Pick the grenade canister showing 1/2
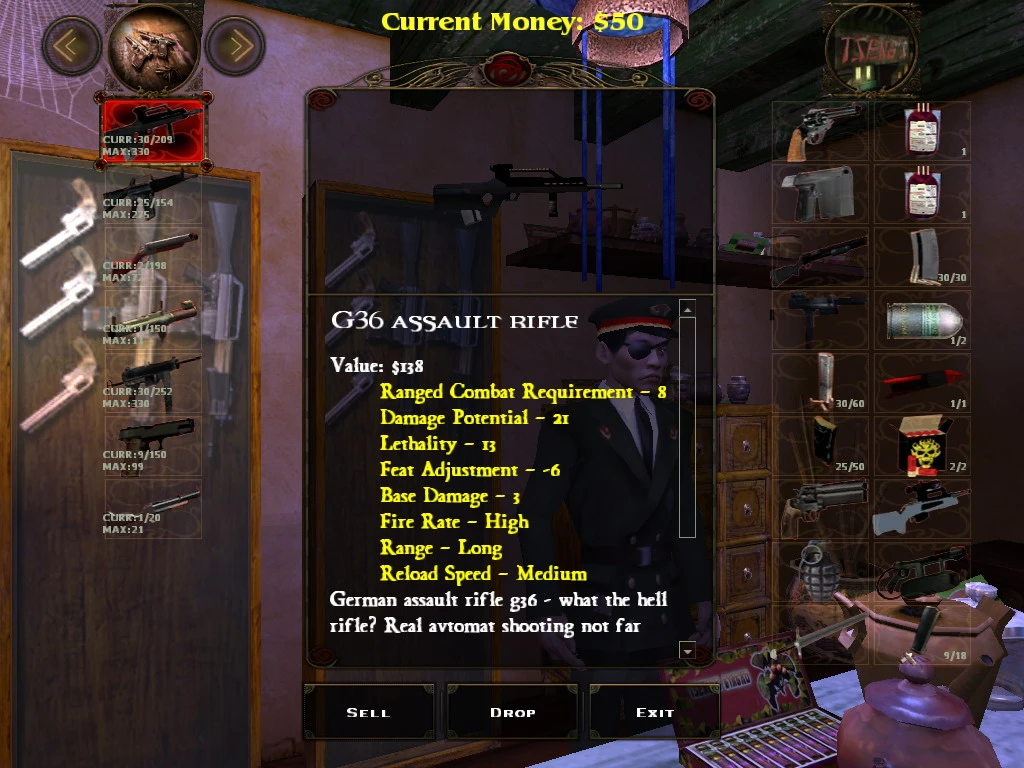This screenshot has height=768, width=1024. [922, 320]
